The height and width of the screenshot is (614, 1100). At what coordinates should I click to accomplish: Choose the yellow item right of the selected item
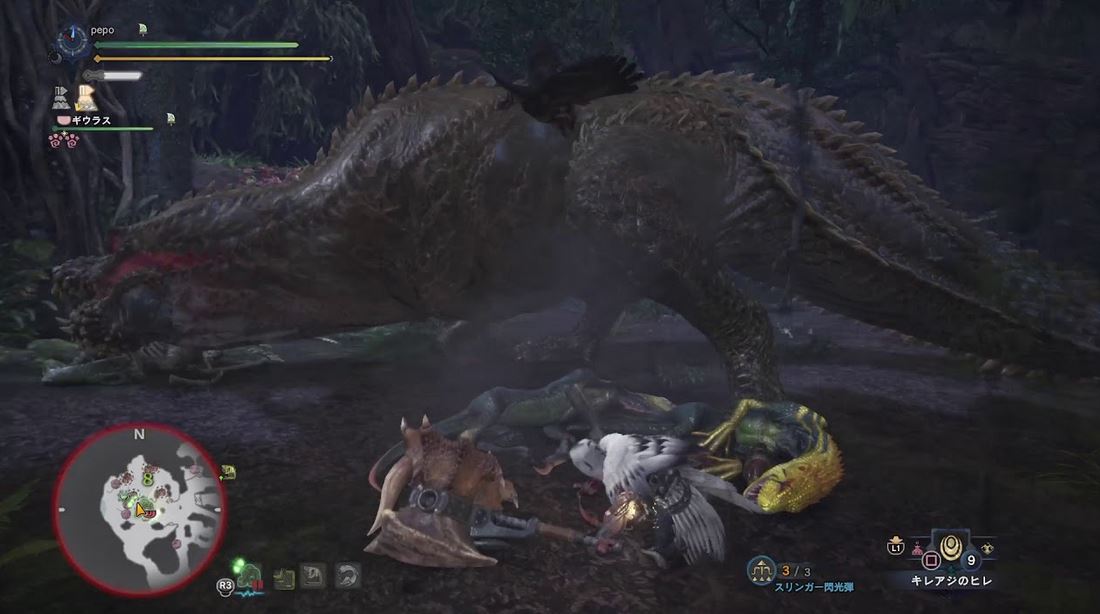988,548
